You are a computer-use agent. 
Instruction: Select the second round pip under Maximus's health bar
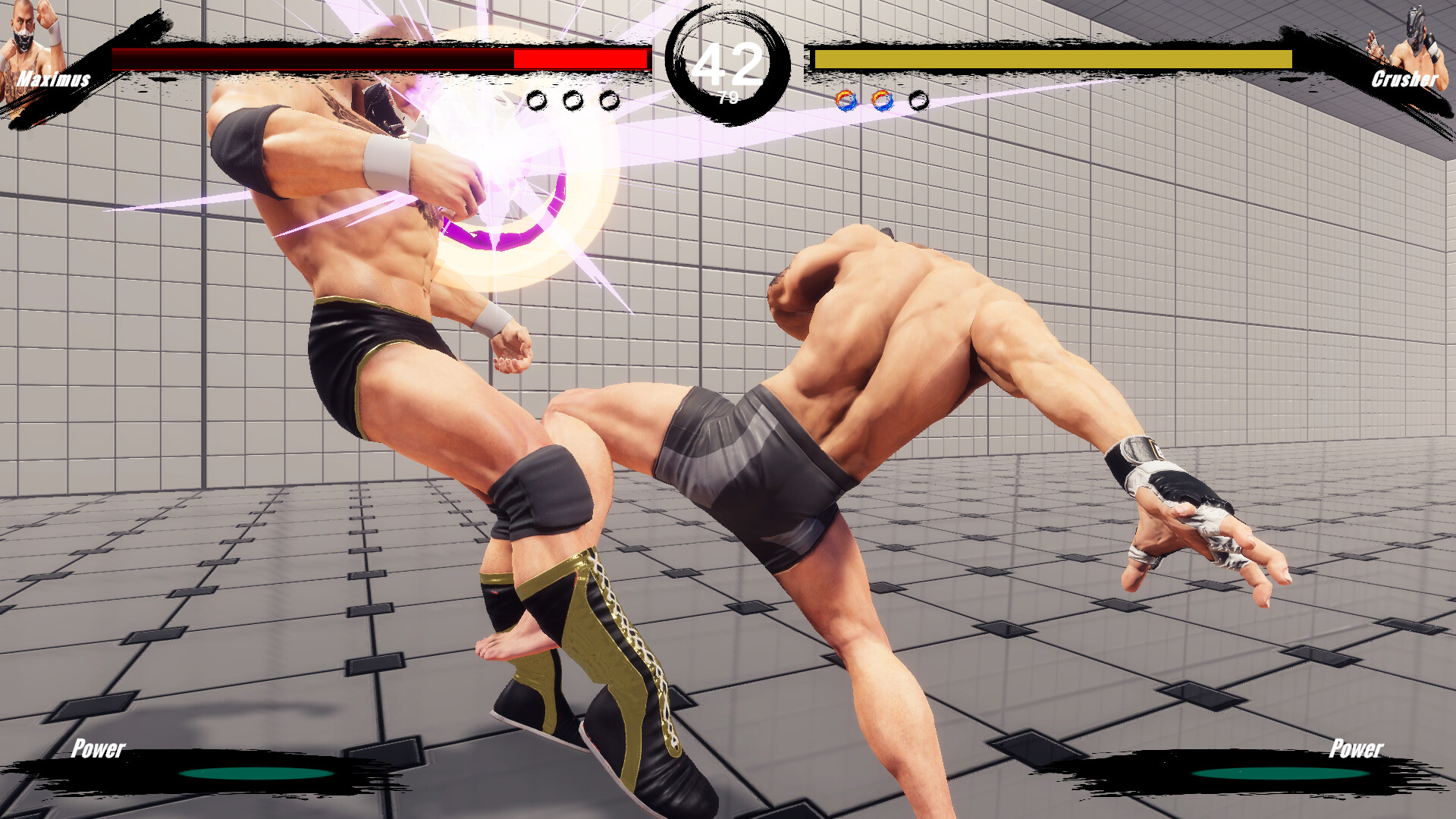[x=572, y=99]
